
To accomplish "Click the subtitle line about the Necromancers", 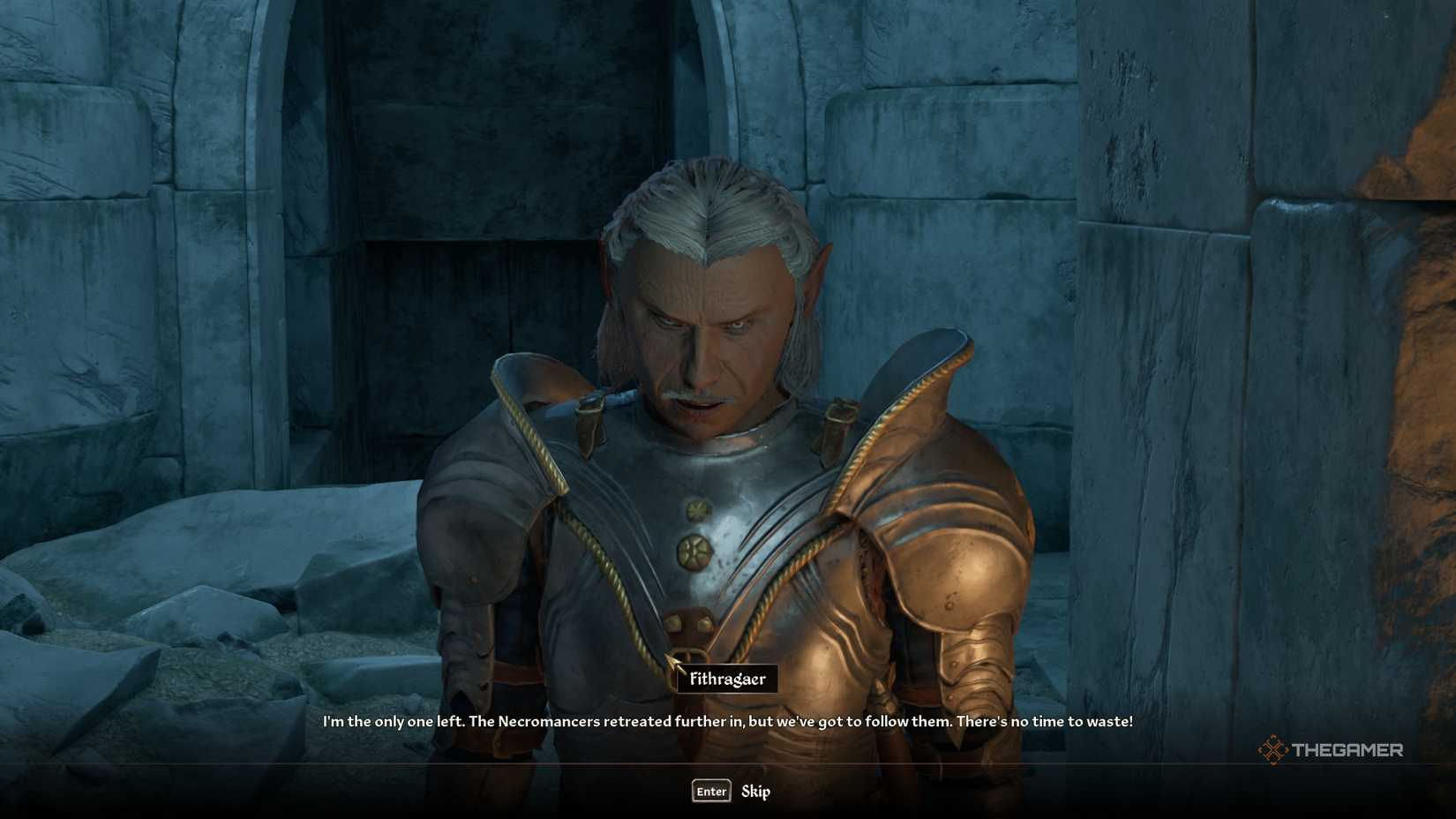I will click(727, 721).
